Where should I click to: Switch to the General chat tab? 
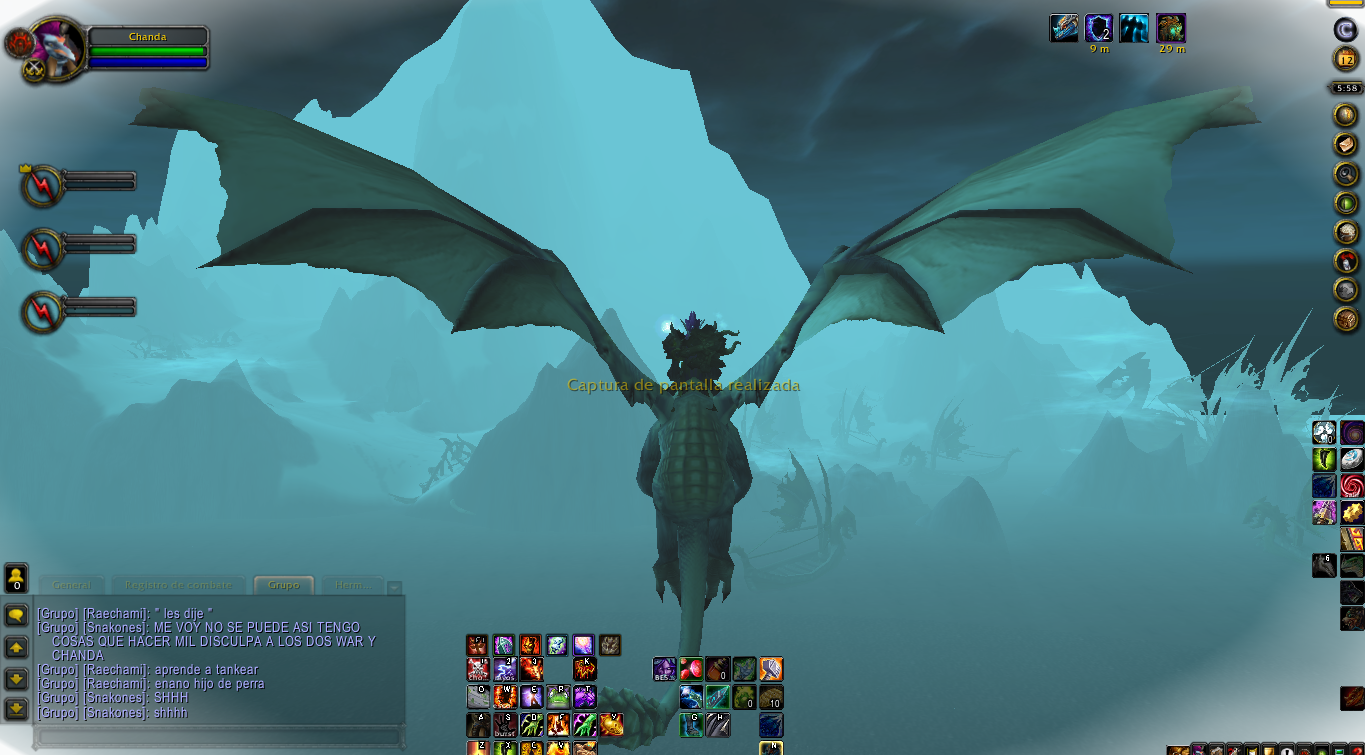72,585
